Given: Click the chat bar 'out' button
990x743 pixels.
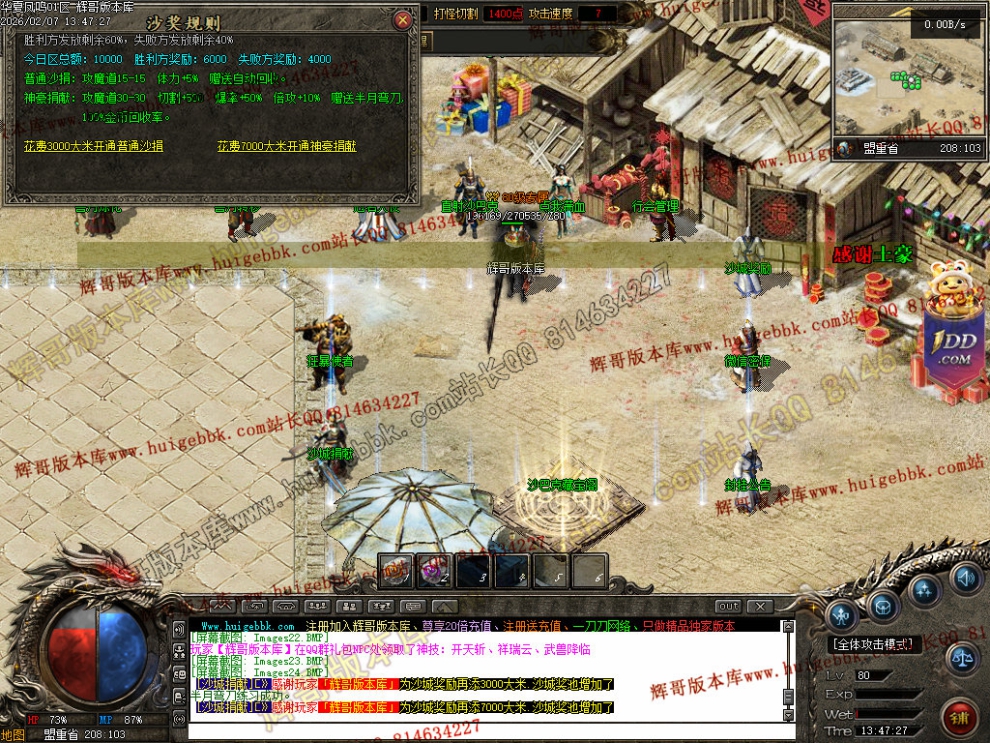Looking at the screenshot, I should pos(729,606).
